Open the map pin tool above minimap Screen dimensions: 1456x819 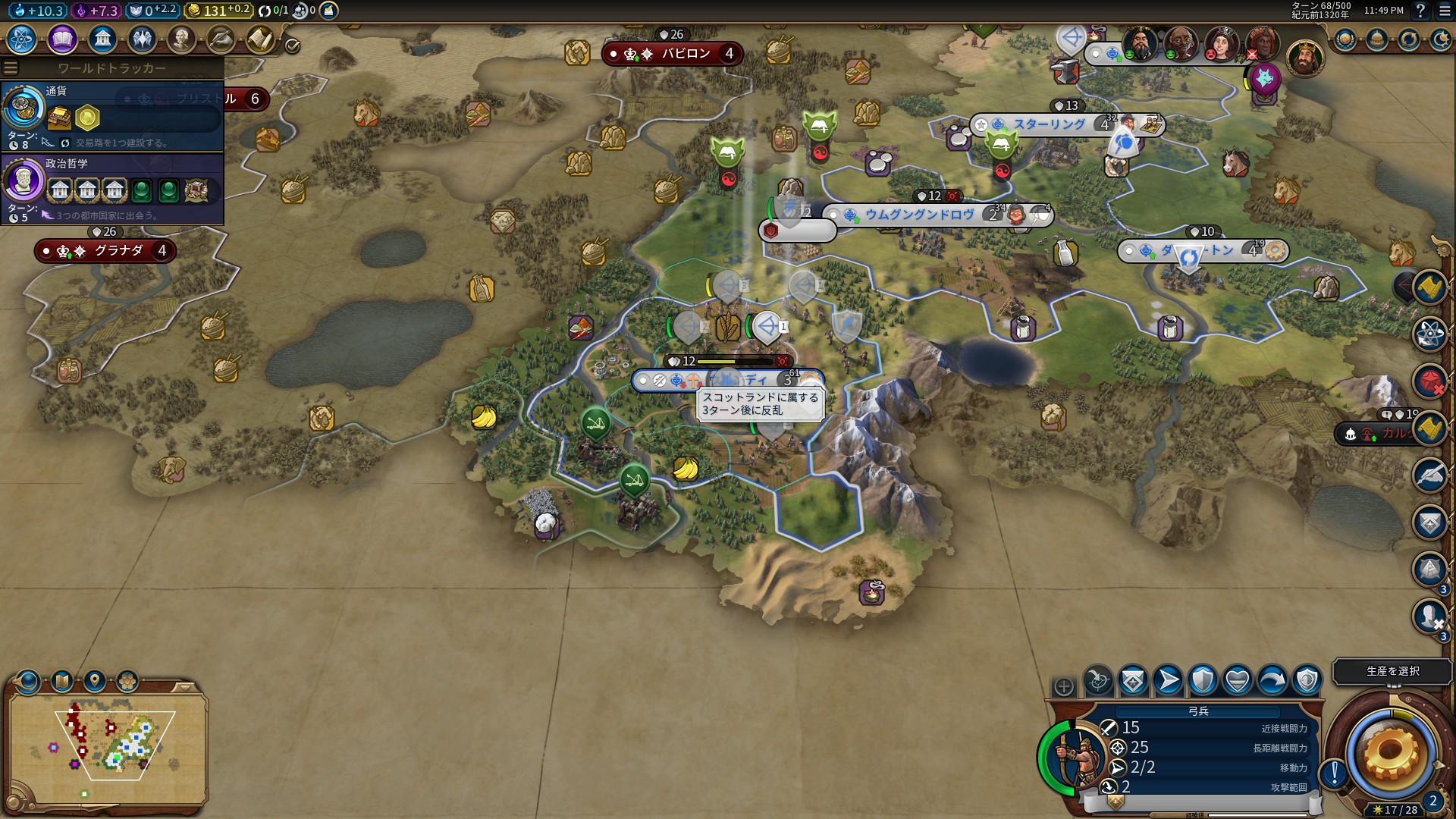click(x=95, y=681)
